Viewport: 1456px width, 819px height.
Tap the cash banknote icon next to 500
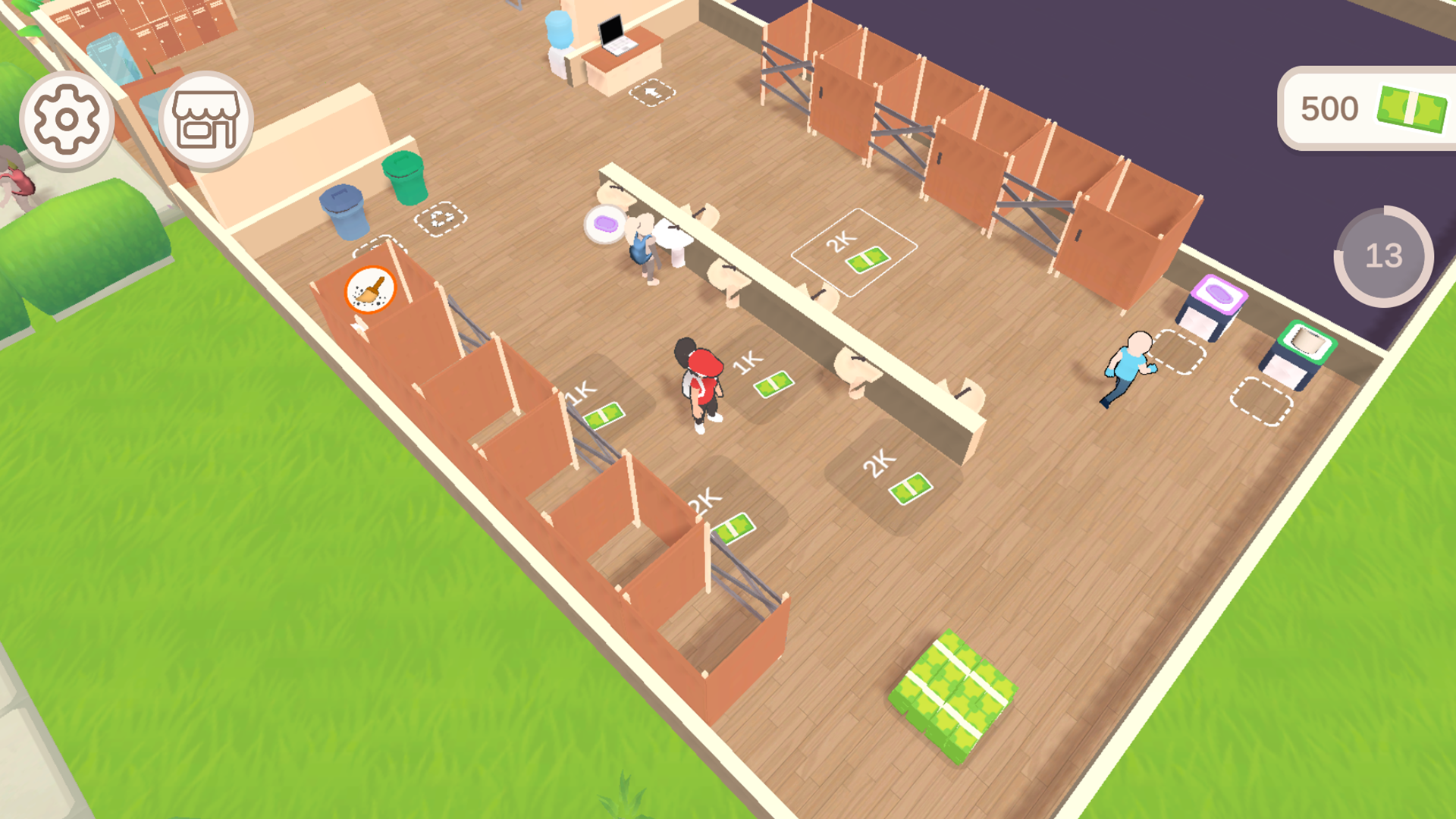tap(1410, 108)
